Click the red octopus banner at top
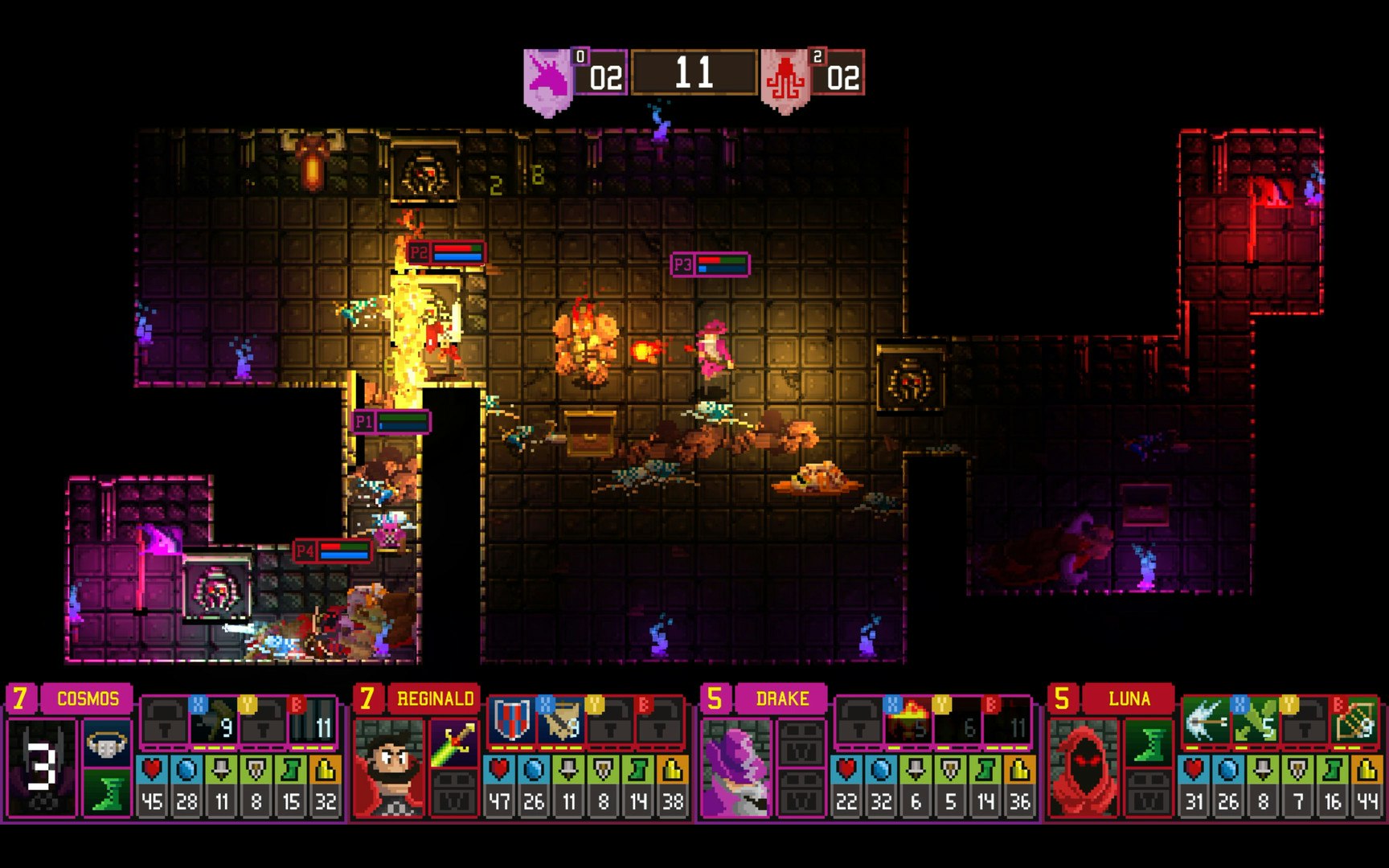 point(784,74)
